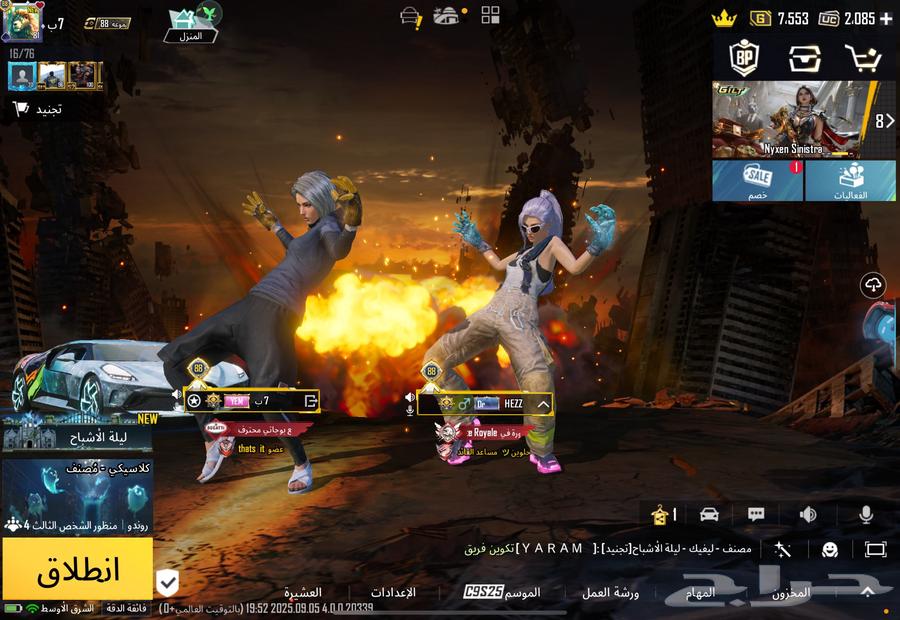900x620 pixels.
Task: Open the المهام missions menu
Action: coord(700,593)
